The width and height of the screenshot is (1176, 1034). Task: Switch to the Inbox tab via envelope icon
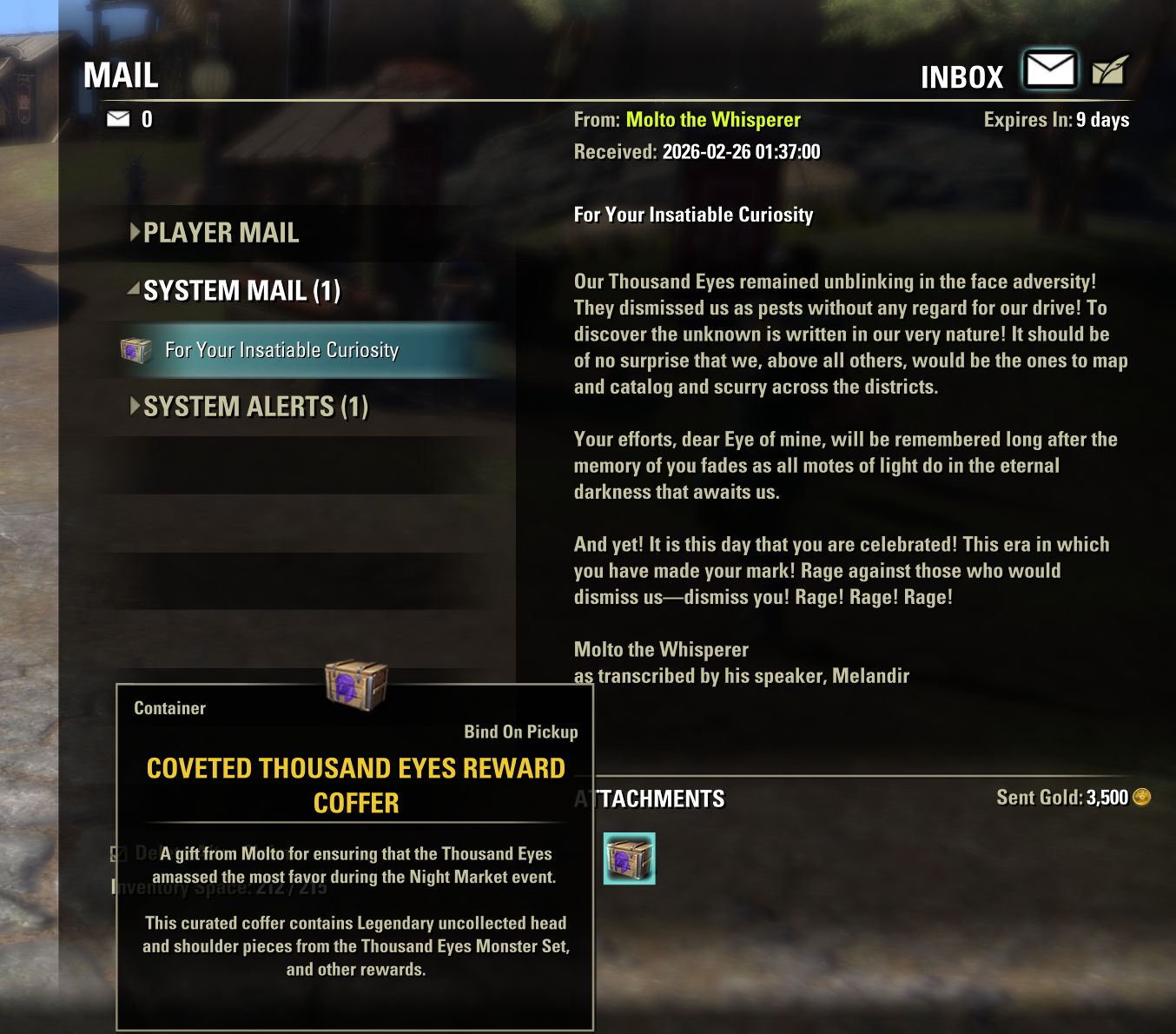[1049, 68]
